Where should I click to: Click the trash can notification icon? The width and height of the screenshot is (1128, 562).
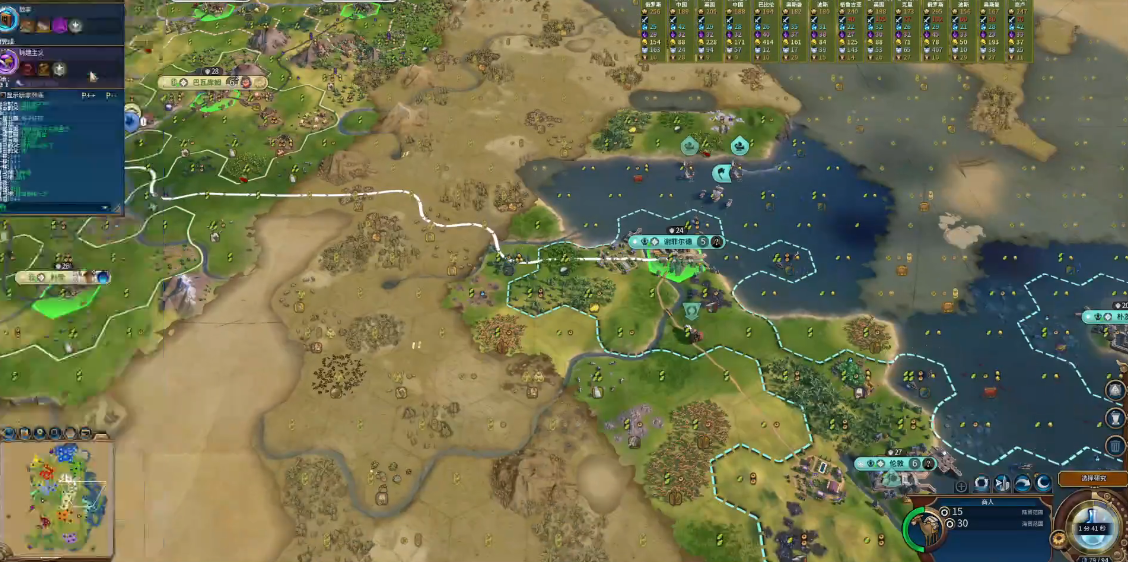[1116, 445]
